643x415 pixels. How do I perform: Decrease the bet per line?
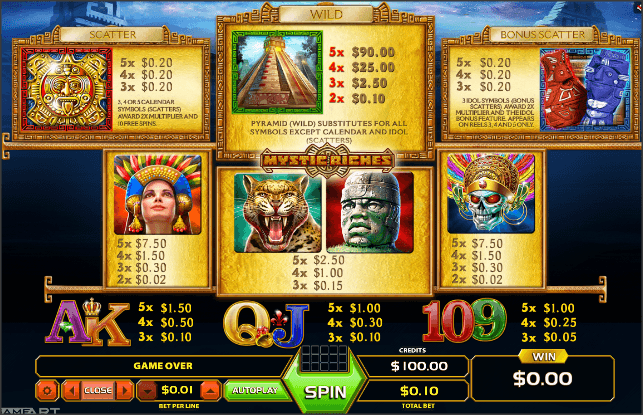click(147, 390)
